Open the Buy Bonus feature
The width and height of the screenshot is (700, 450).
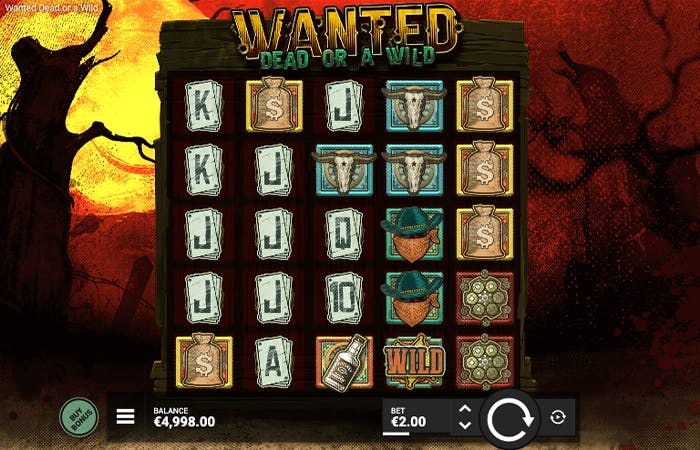(x=79, y=416)
